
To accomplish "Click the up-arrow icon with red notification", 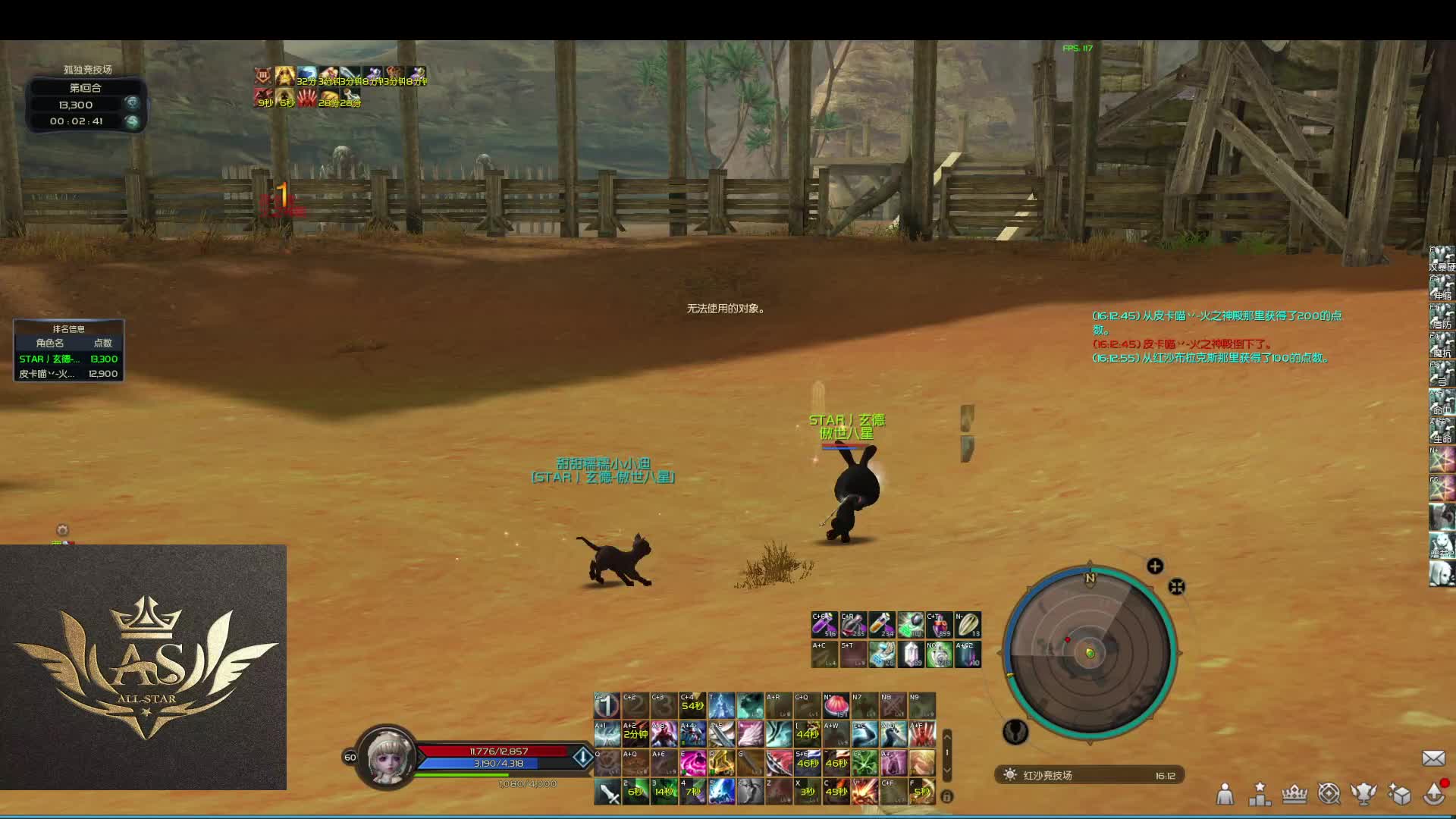I will [x=1434, y=792].
